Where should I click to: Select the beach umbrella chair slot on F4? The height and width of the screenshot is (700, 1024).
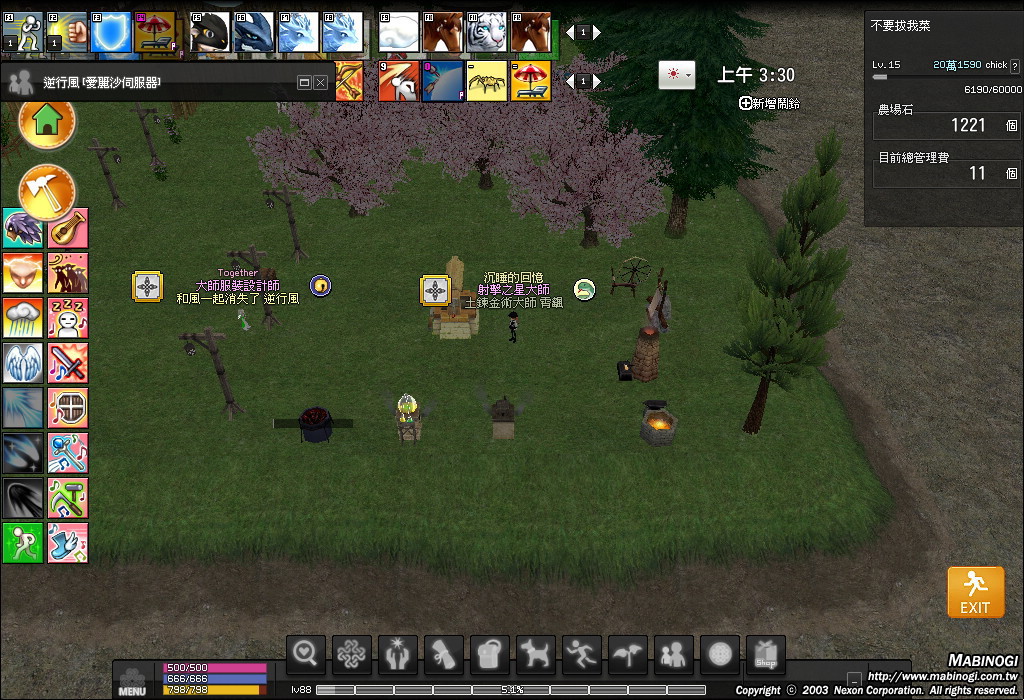click(x=154, y=32)
